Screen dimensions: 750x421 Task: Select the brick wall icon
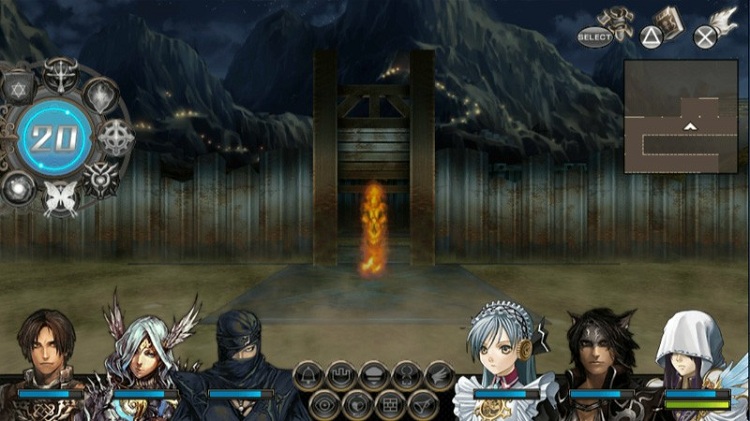(389, 404)
